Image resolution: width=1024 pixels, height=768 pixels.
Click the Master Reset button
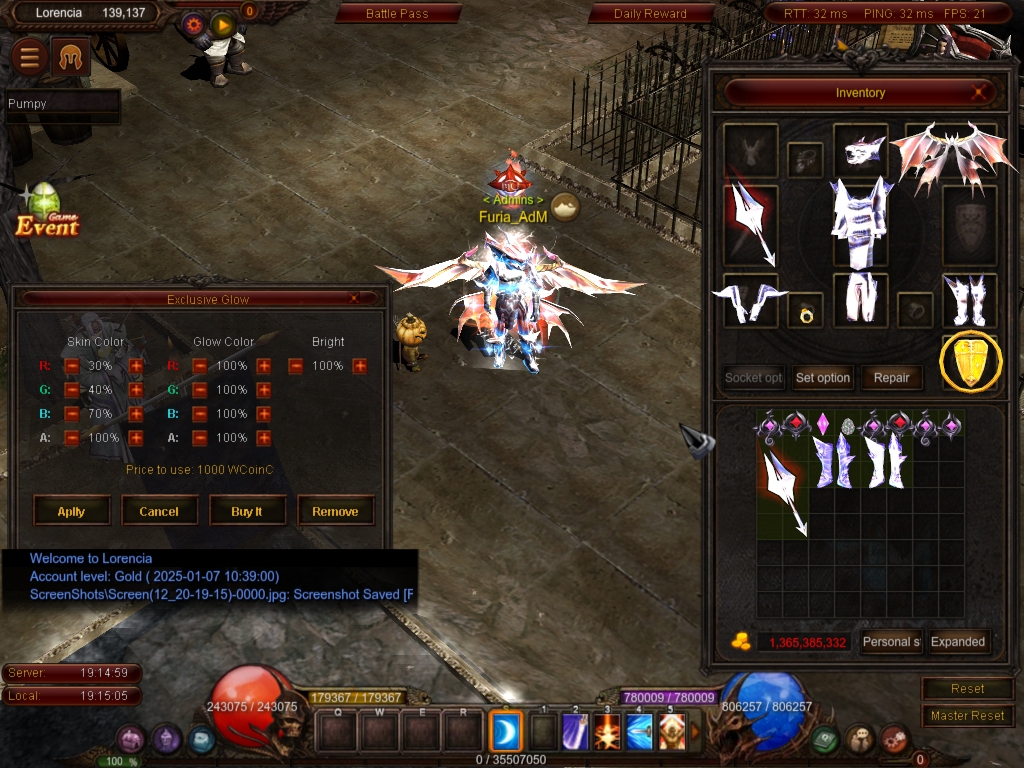click(967, 716)
